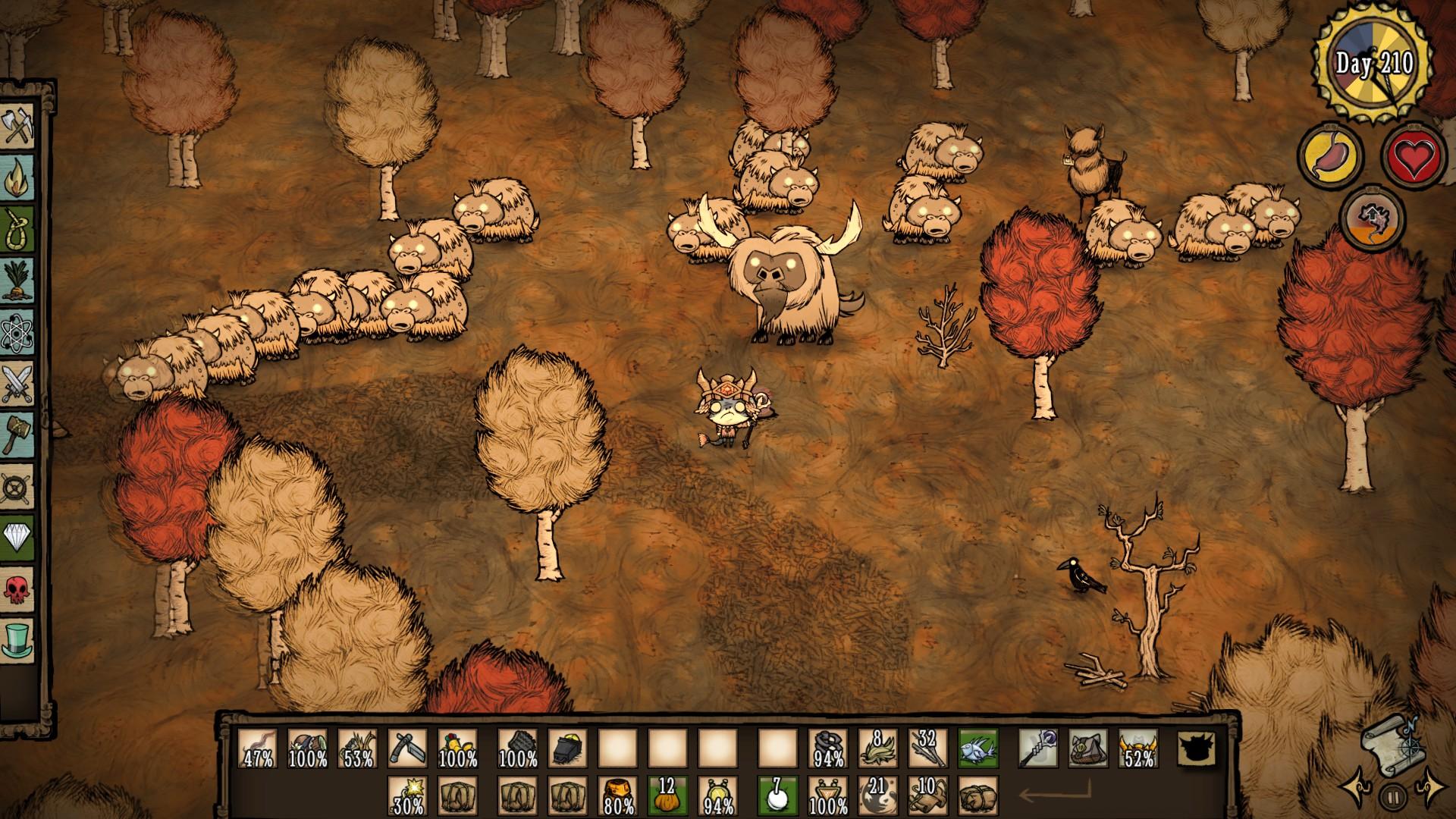Open the Tools crafting tab

click(18, 125)
